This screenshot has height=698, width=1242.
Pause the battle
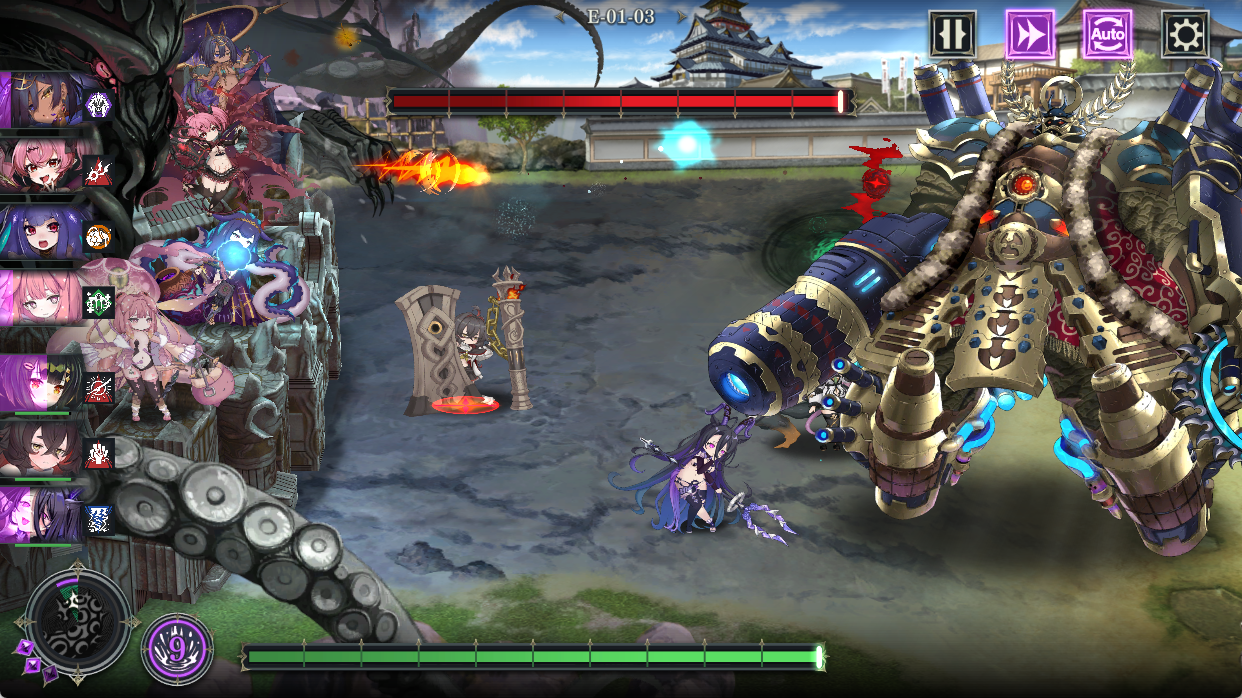coord(952,35)
